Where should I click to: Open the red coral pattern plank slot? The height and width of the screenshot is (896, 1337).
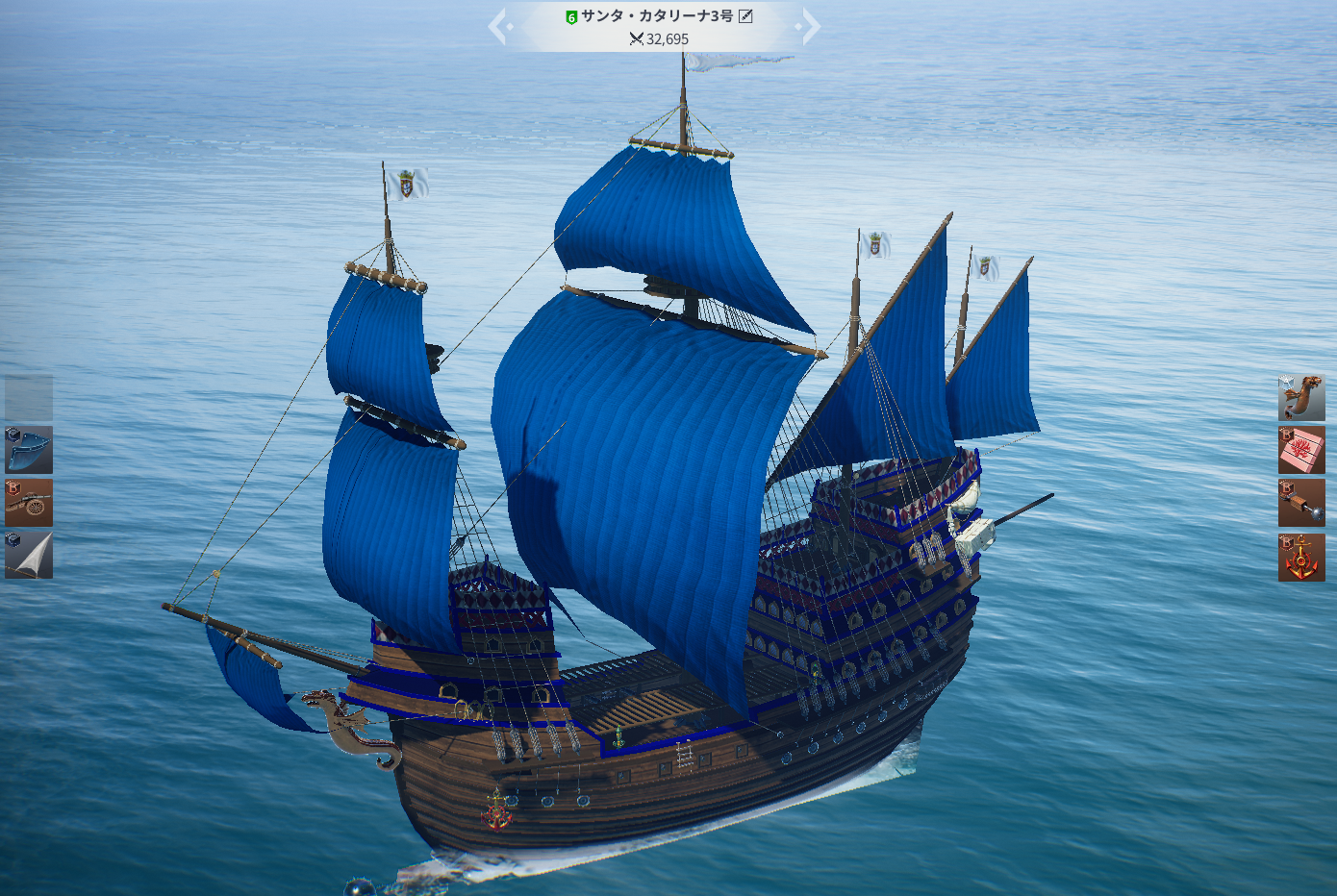1301,451
